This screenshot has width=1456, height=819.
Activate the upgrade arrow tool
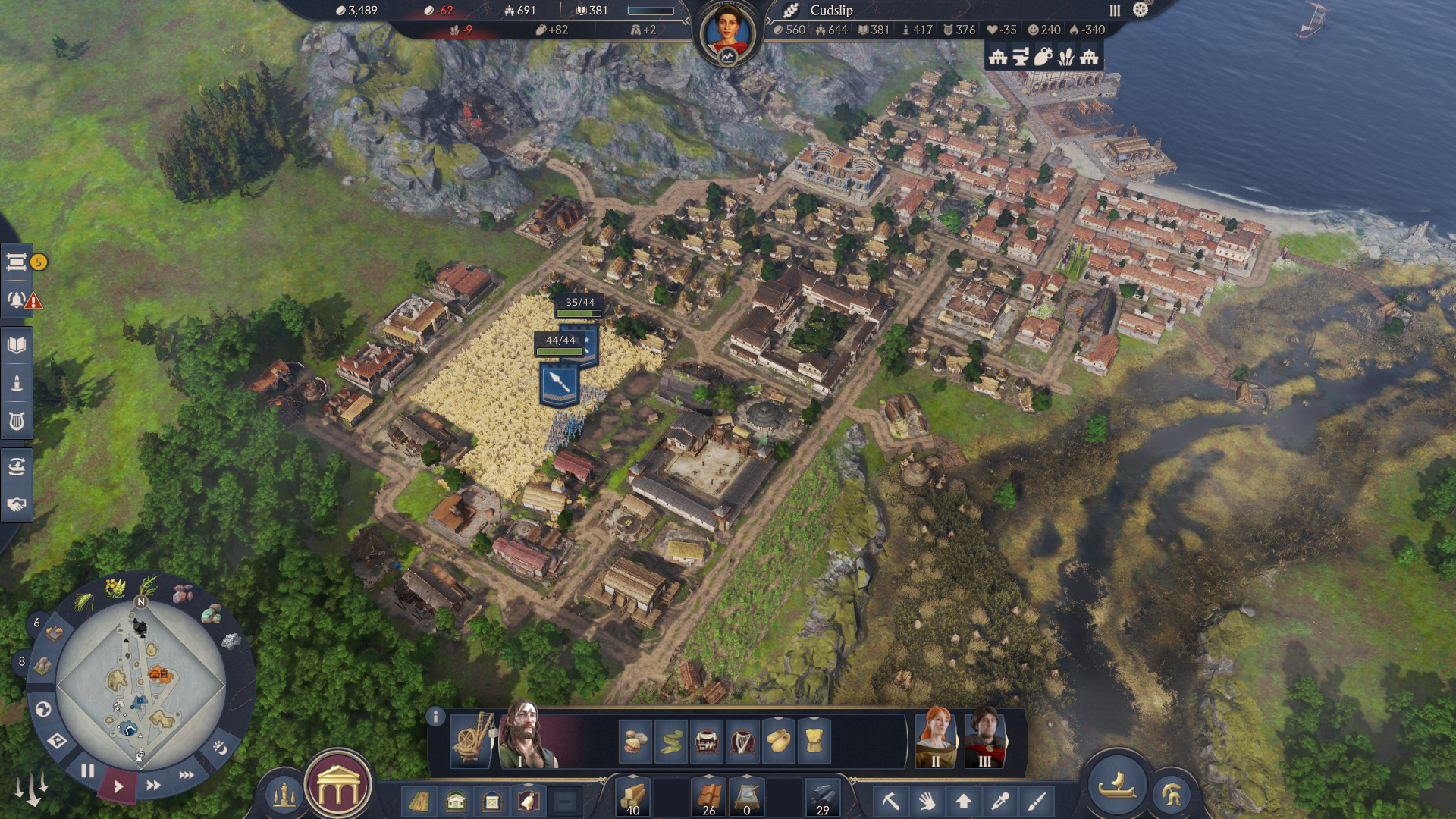point(964,801)
